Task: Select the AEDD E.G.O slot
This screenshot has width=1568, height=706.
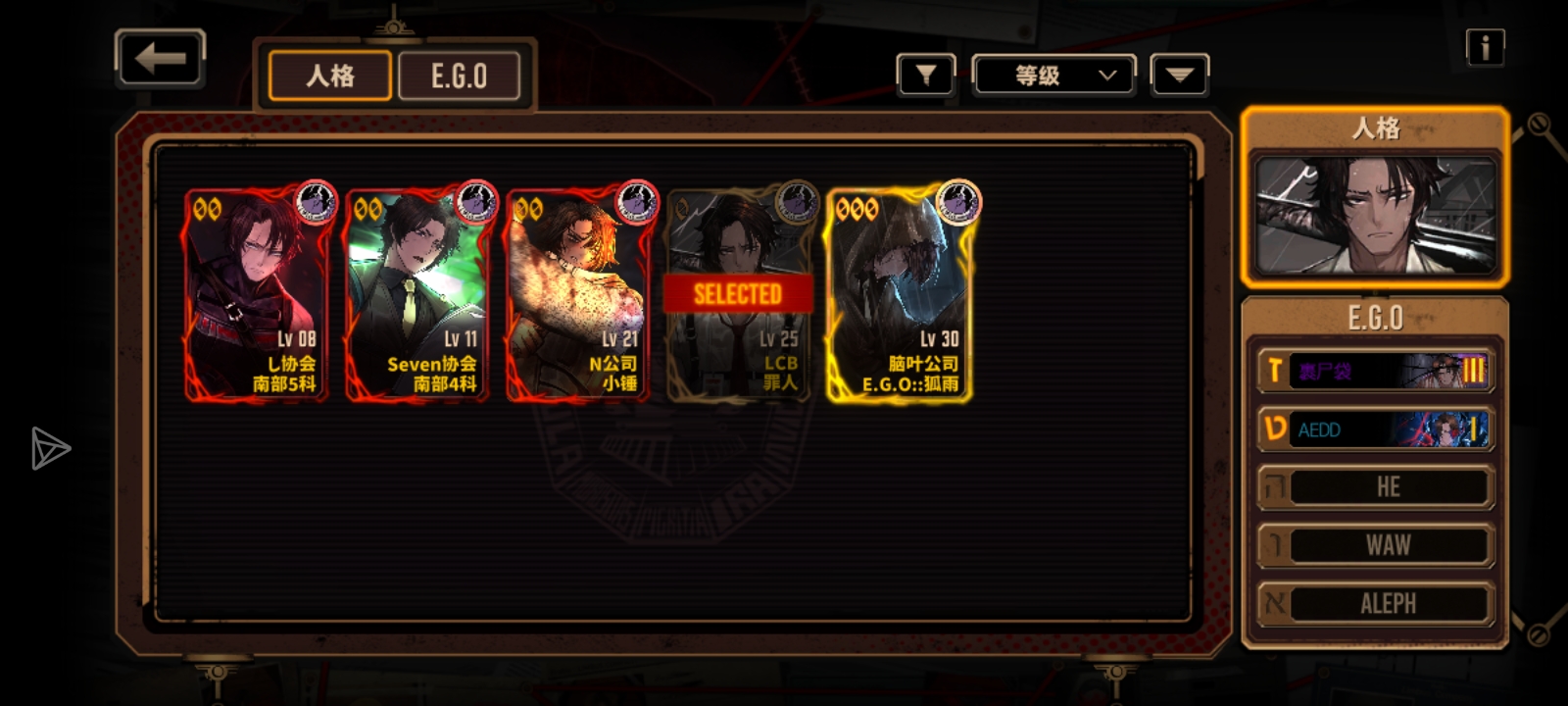Action: click(1375, 429)
